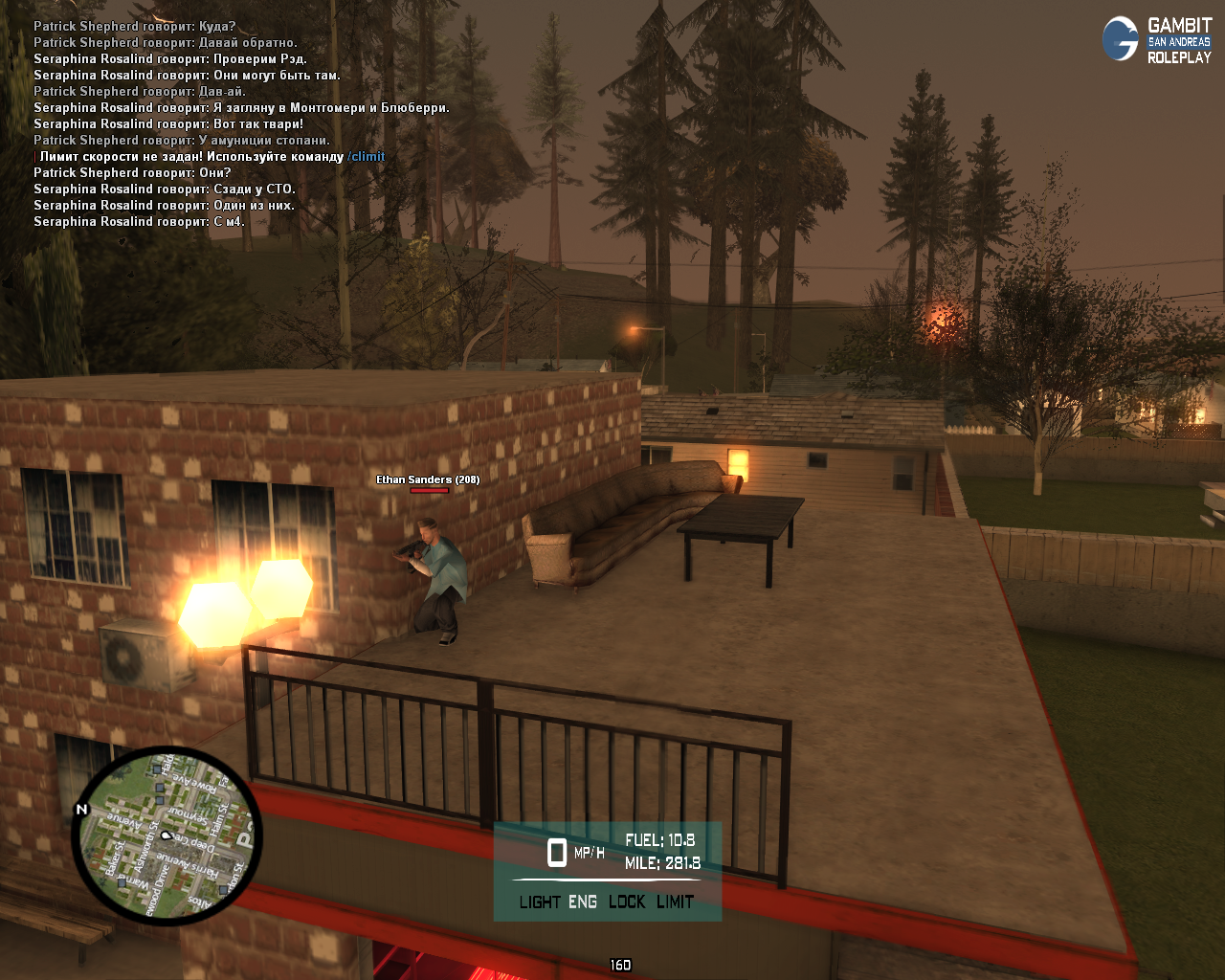Toggle the LIMIT speed limiter indicator

coord(676,902)
